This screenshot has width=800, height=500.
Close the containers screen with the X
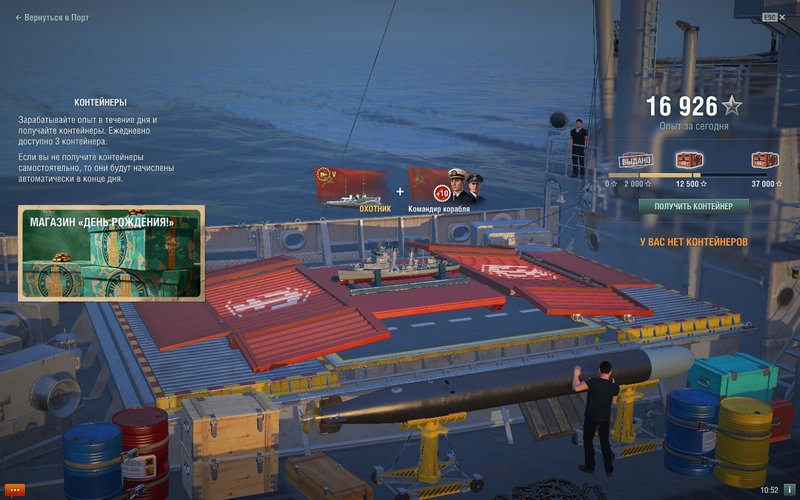[x=783, y=17]
